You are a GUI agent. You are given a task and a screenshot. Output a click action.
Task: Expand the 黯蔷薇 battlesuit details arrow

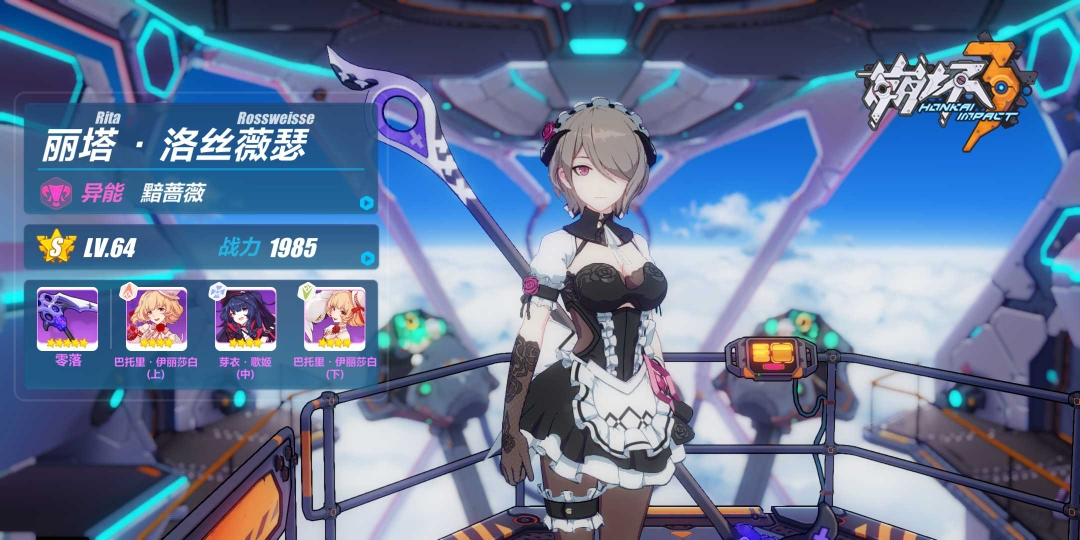tap(367, 202)
